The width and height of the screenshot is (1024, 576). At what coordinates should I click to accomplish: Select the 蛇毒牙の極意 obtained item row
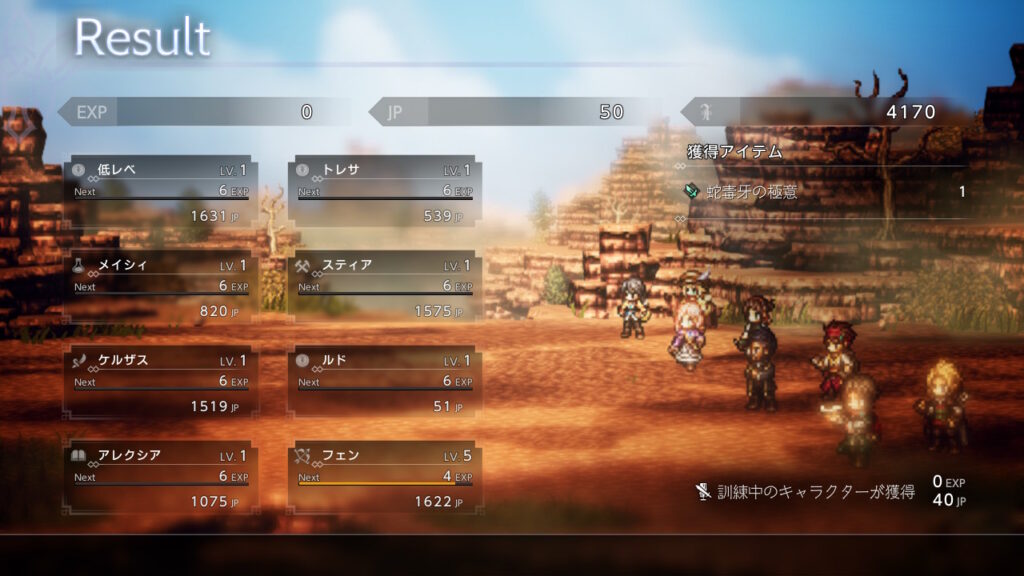[x=826, y=192]
